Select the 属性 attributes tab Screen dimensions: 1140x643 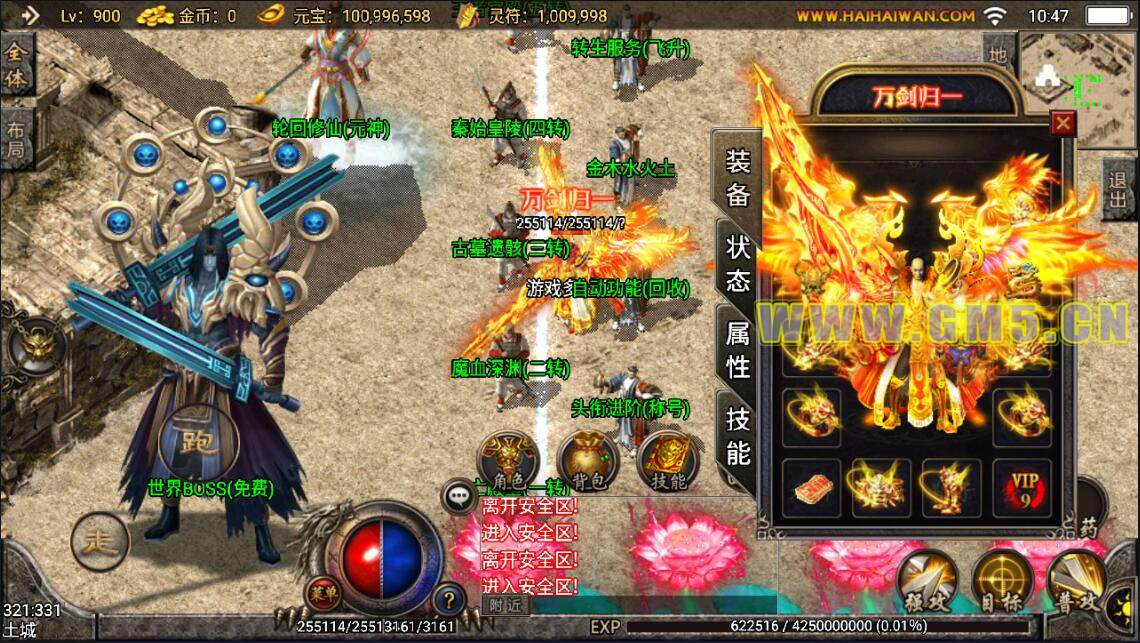tap(738, 351)
